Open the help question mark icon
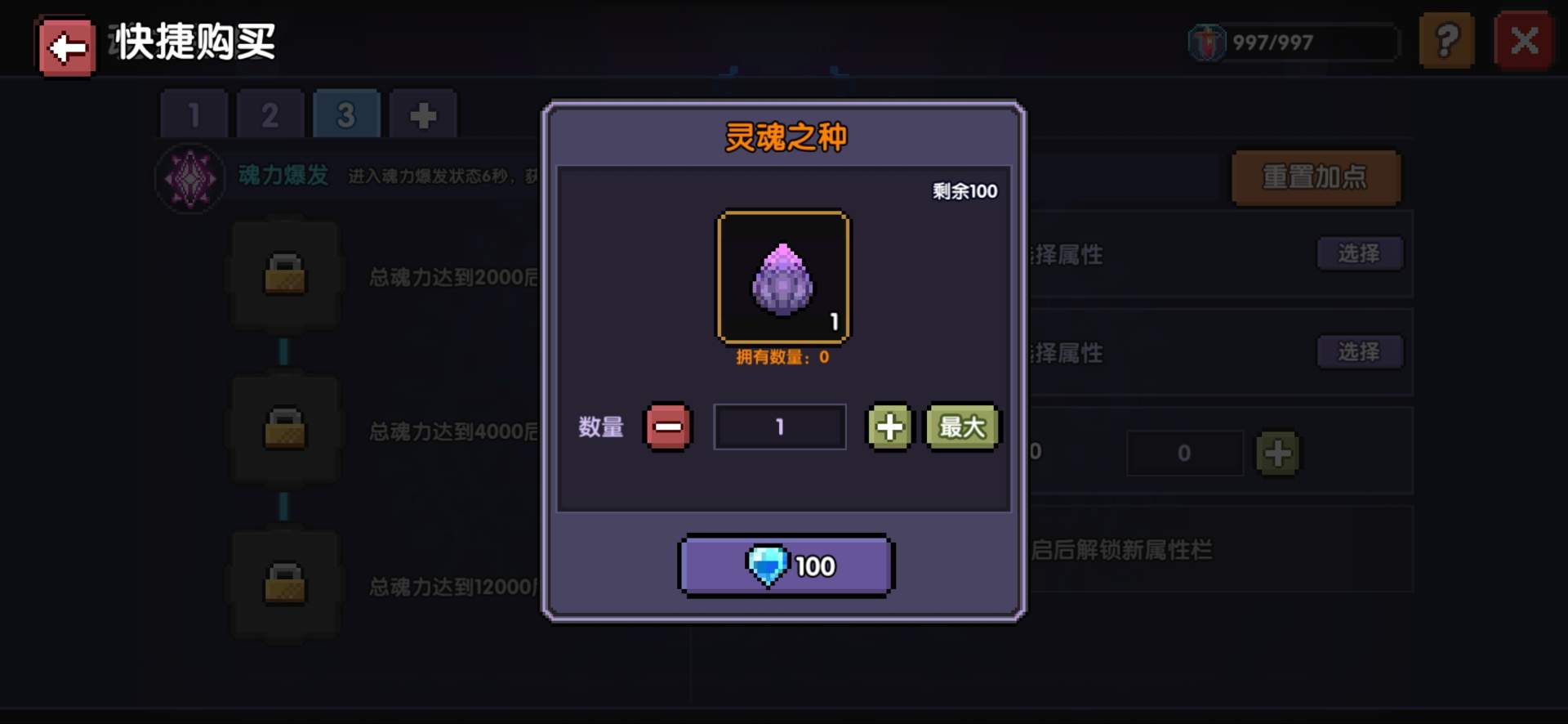Viewport: 1568px width, 724px height. coord(1447,40)
